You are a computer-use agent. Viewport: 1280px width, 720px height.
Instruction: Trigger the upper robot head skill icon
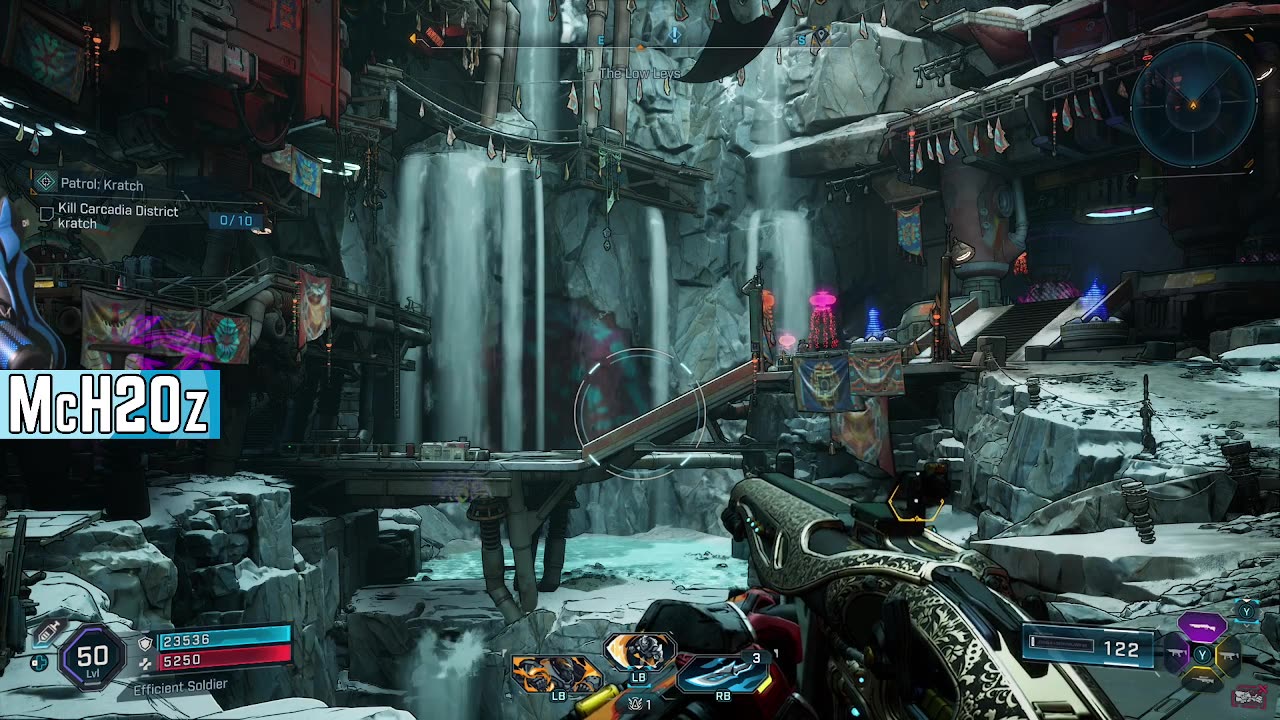click(x=639, y=651)
